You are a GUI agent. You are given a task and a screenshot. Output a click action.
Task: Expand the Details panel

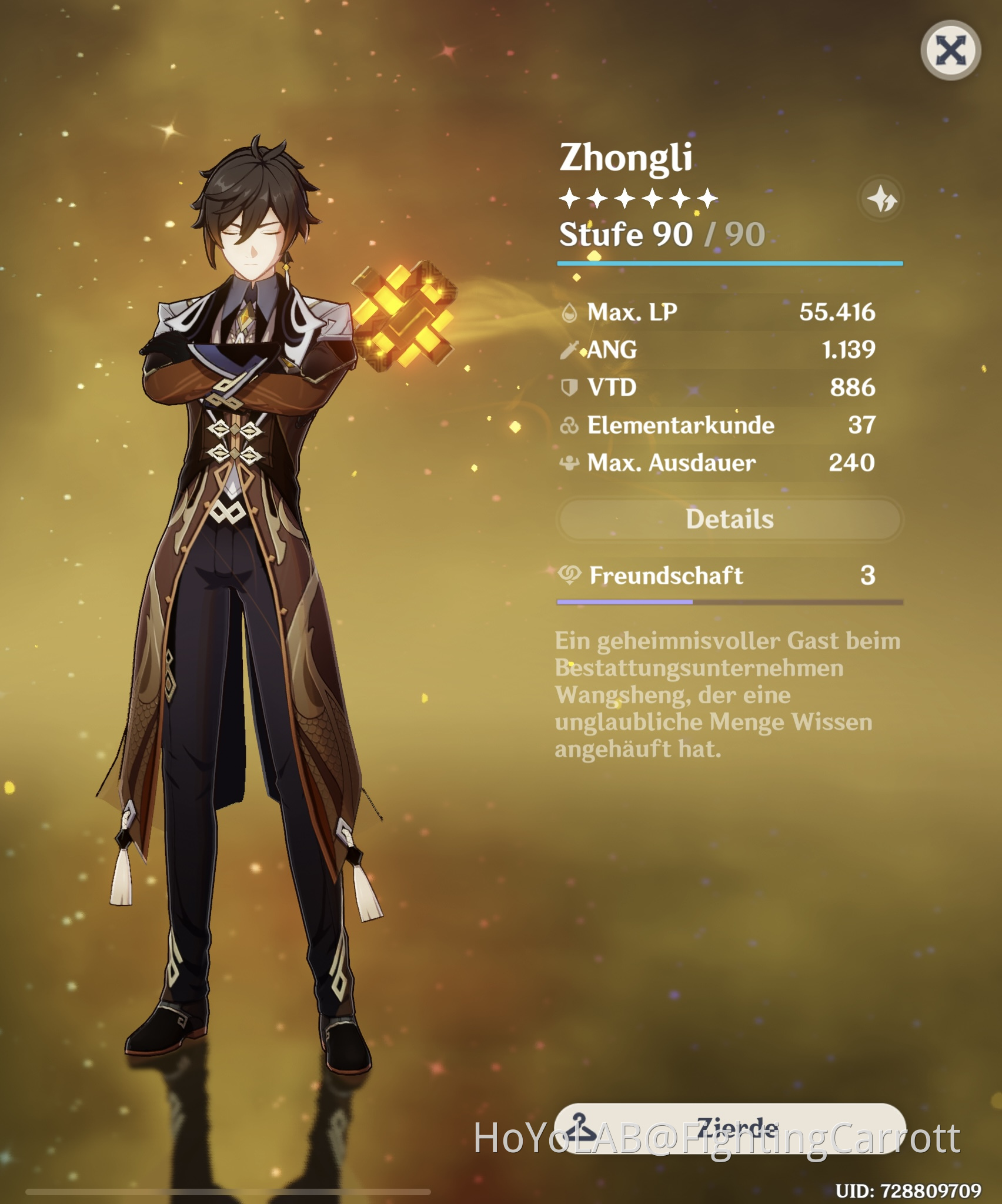pos(729,519)
